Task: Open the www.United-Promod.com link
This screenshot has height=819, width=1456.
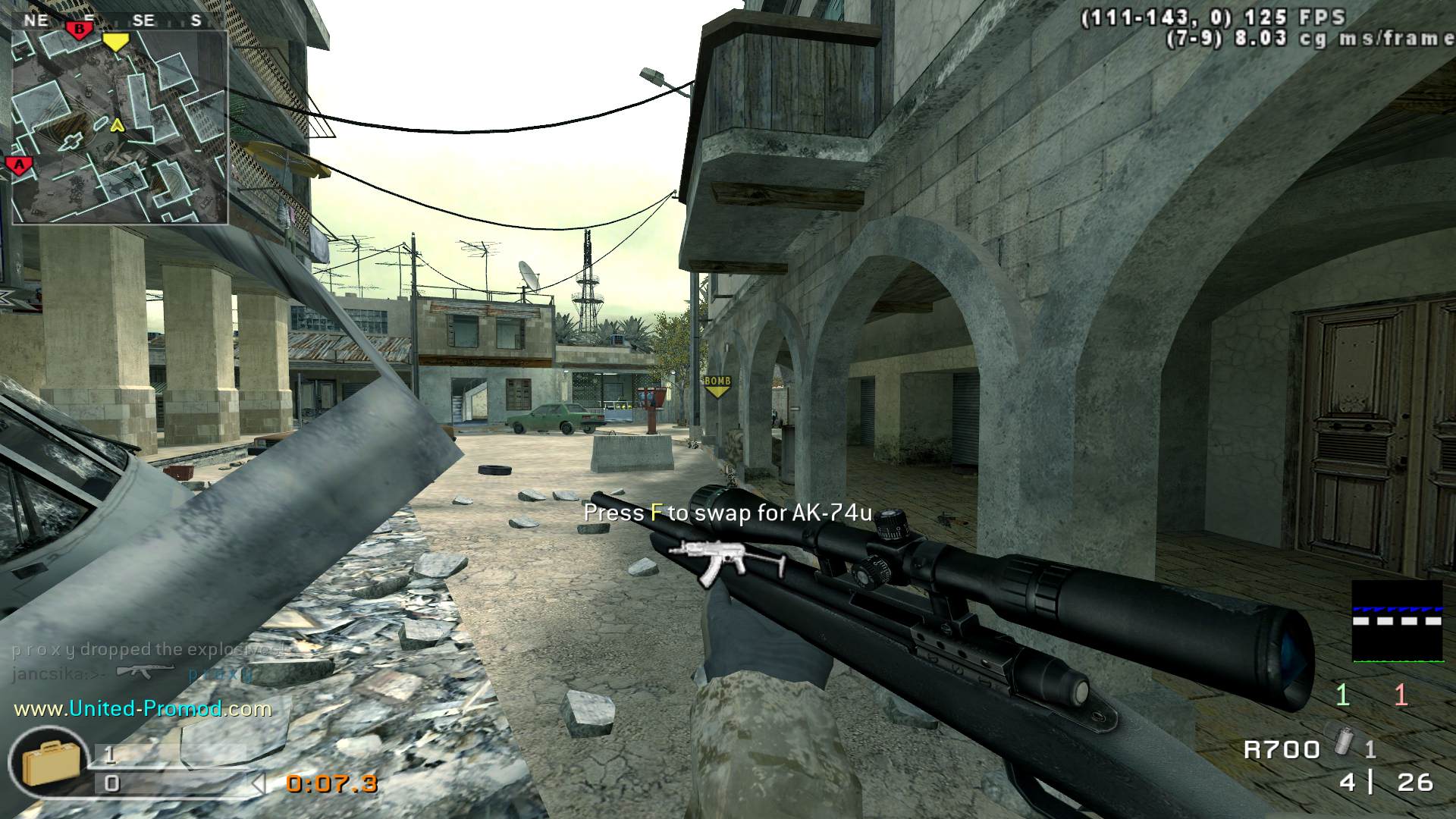Action: tap(143, 709)
